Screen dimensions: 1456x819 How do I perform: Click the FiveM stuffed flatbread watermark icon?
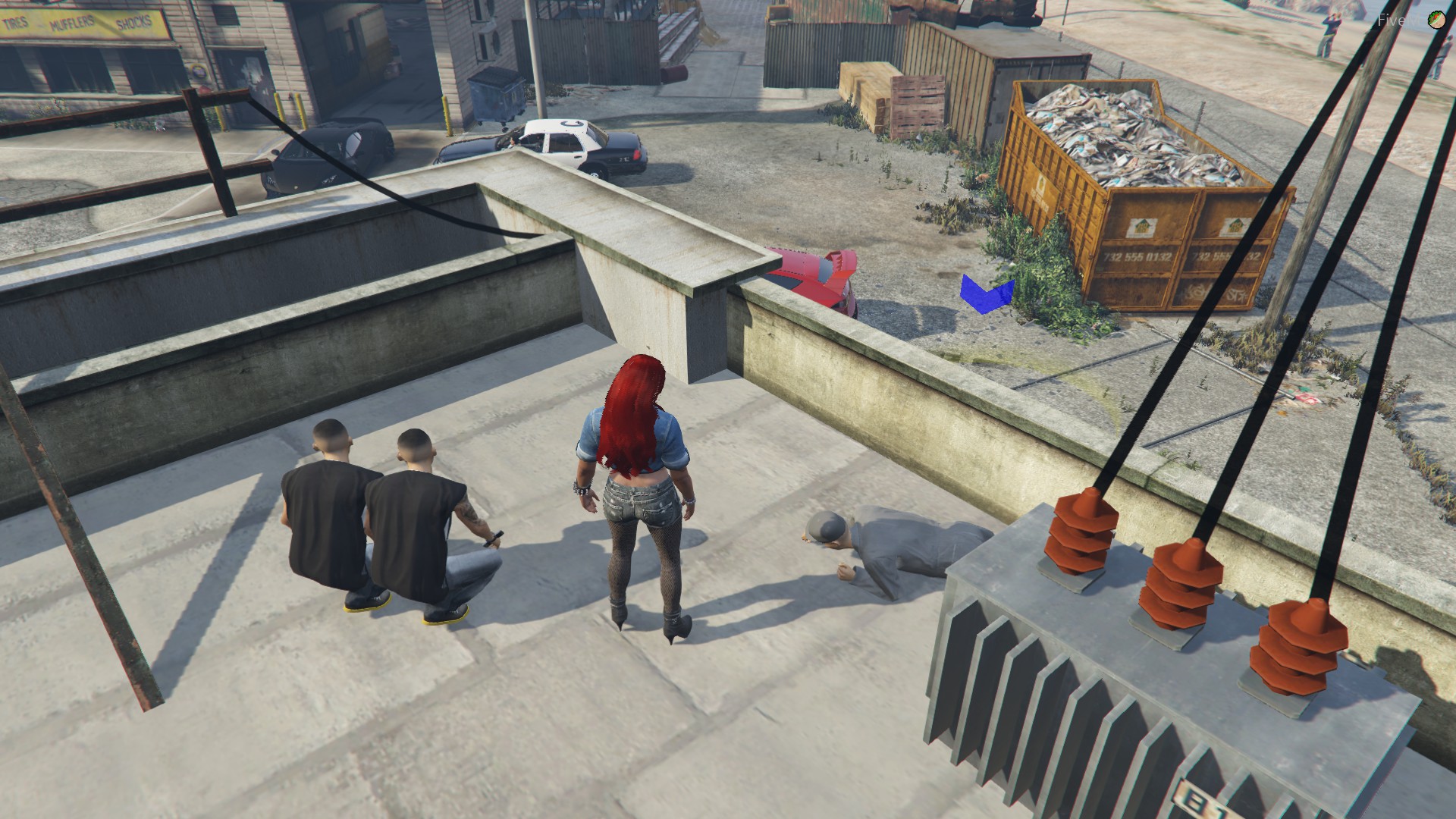pos(1436,20)
